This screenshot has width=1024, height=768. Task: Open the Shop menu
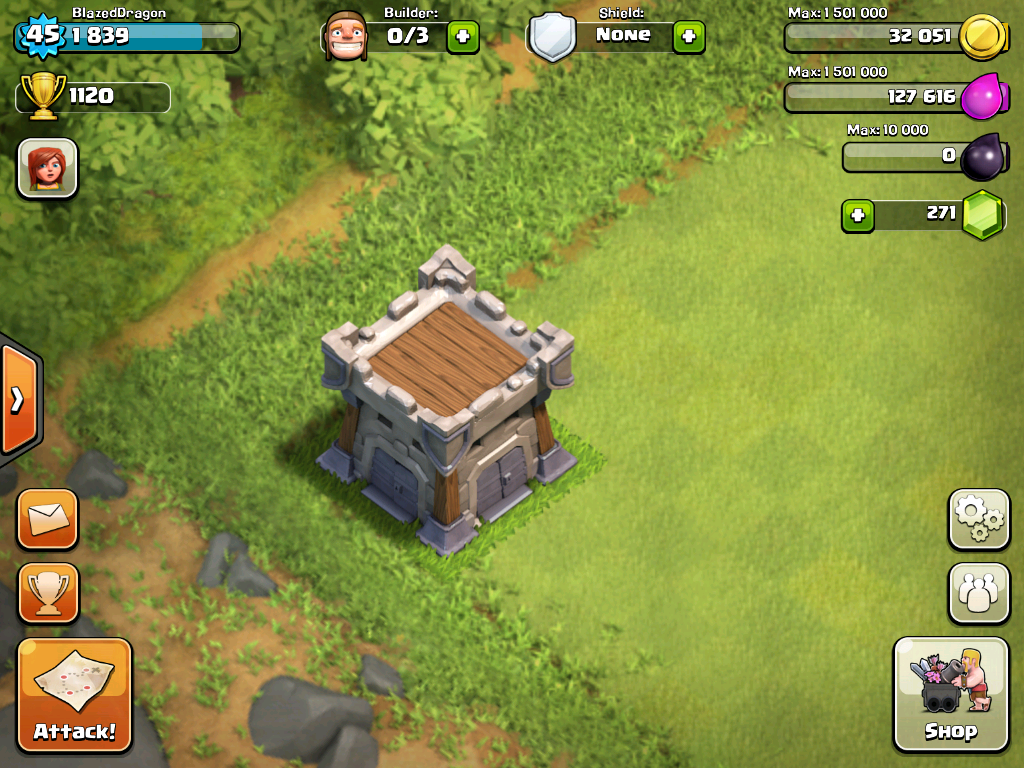pyautogui.click(x=950, y=693)
